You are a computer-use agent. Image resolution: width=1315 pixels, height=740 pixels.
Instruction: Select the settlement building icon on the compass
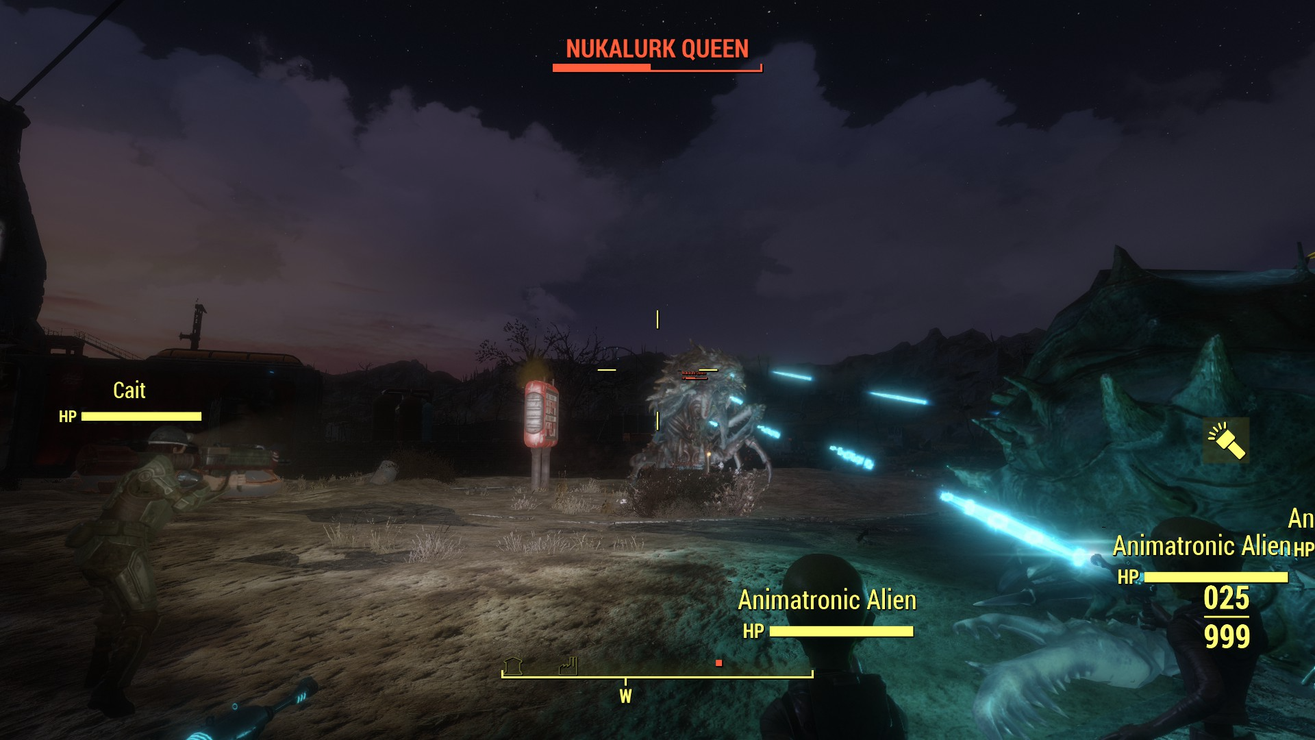click(x=512, y=665)
